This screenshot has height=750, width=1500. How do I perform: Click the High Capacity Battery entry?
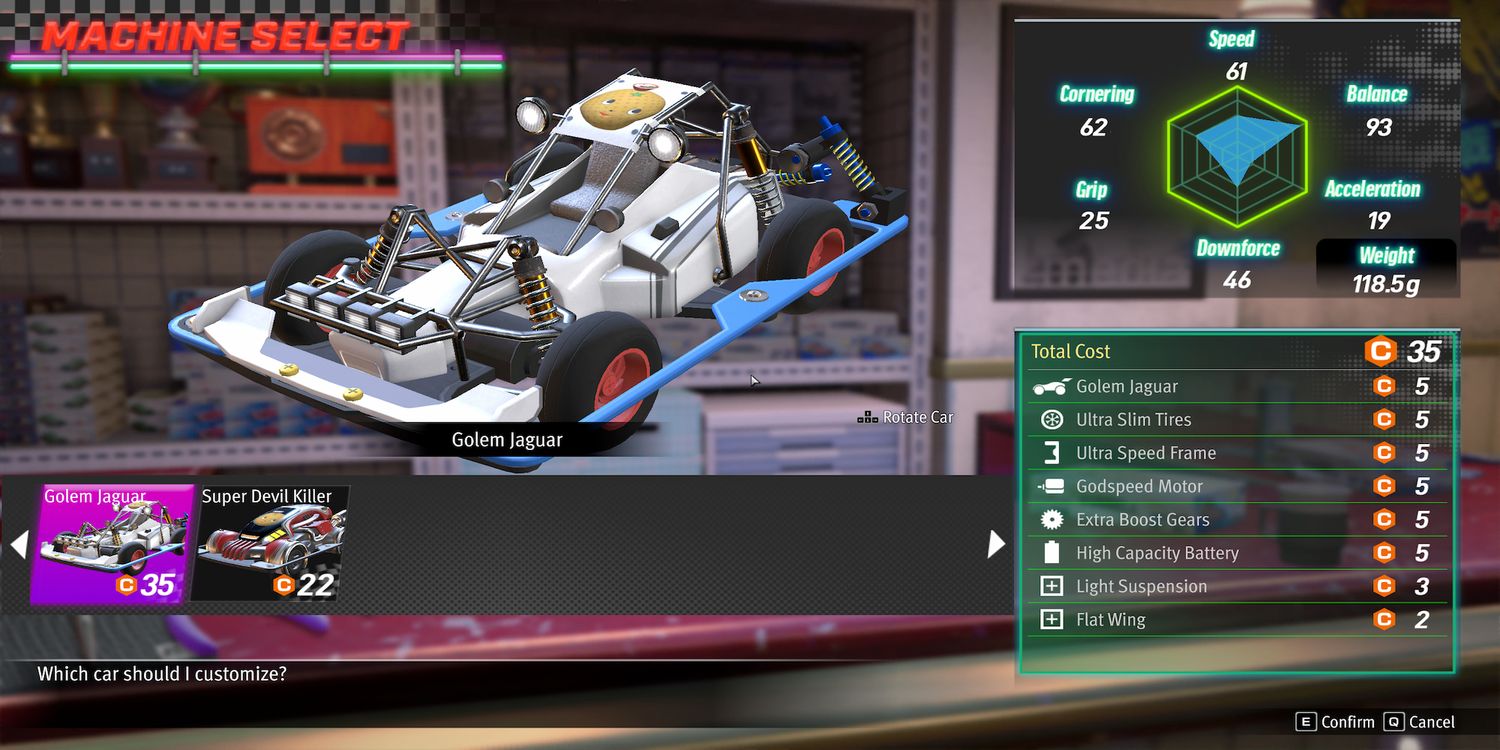point(1235,553)
